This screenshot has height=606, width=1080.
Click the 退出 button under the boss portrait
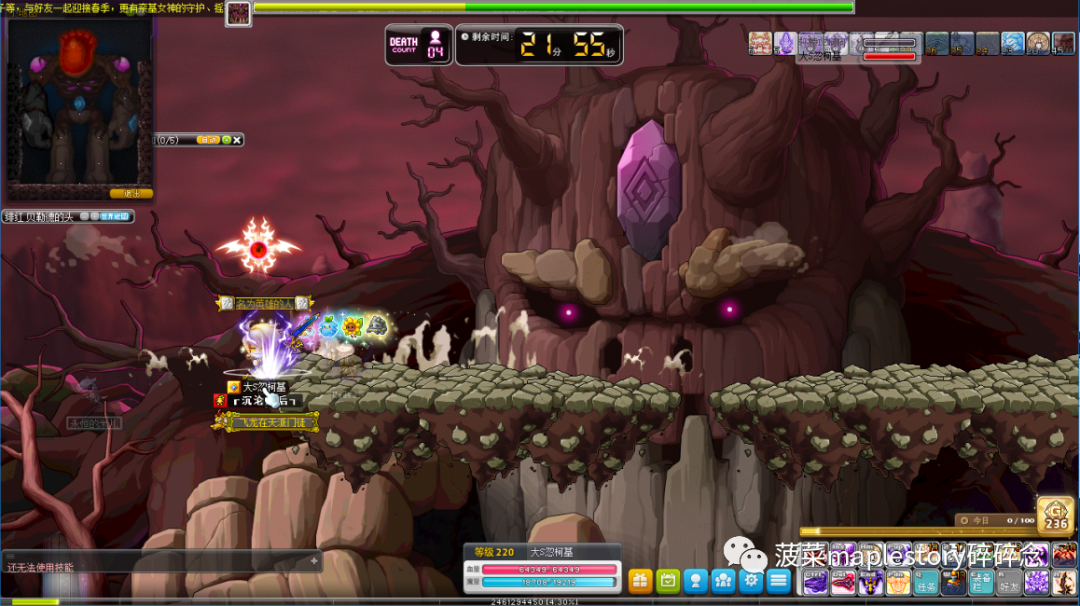[x=131, y=193]
